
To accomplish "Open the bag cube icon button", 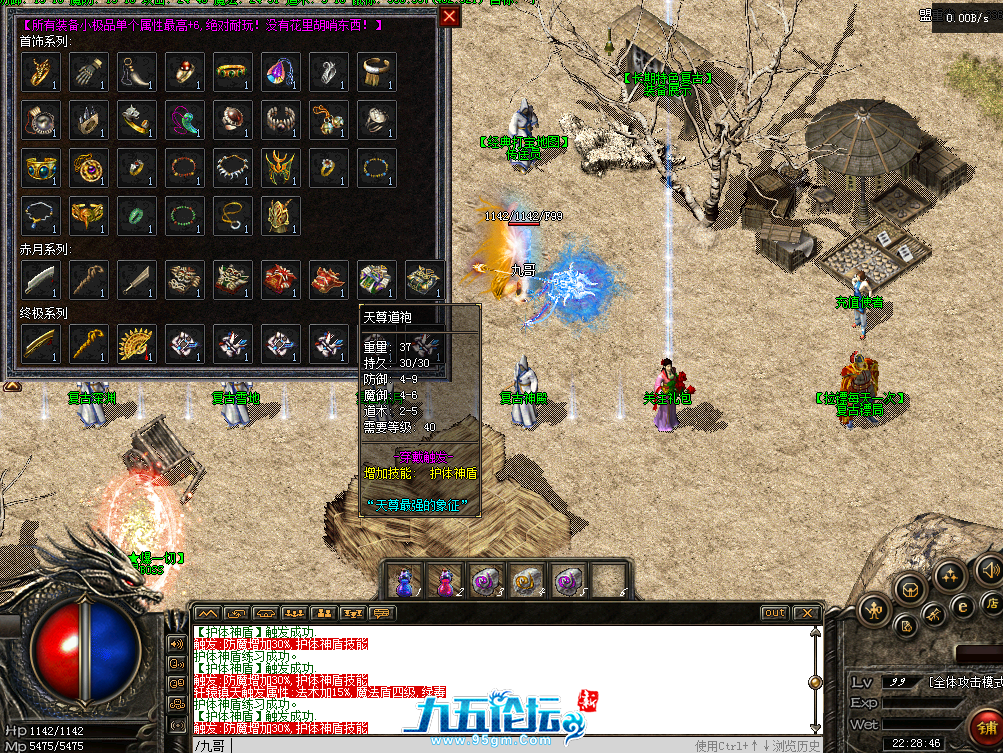I will [909, 589].
